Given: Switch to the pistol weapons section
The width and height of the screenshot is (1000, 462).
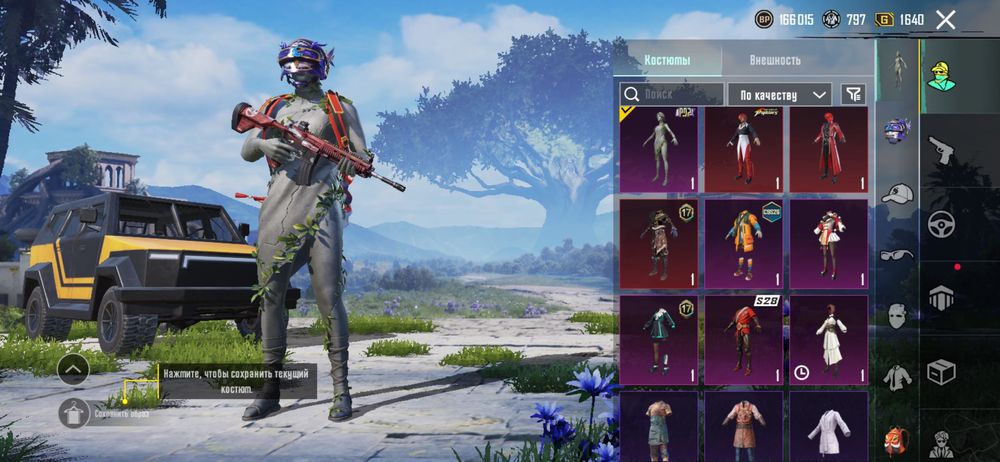Looking at the screenshot, I should click(942, 151).
